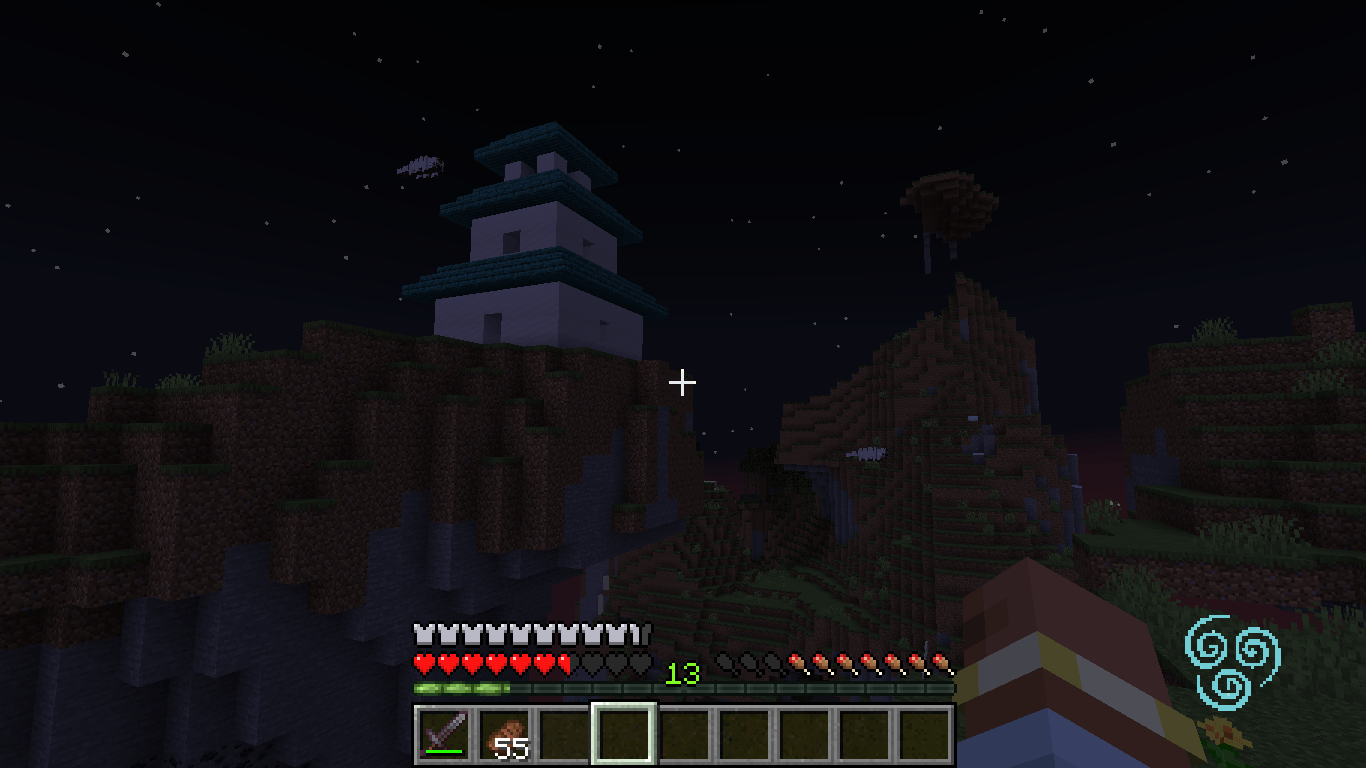Select the empty hotbar slot beside the porkchops
Screen dimensions: 1366x768
563,733
